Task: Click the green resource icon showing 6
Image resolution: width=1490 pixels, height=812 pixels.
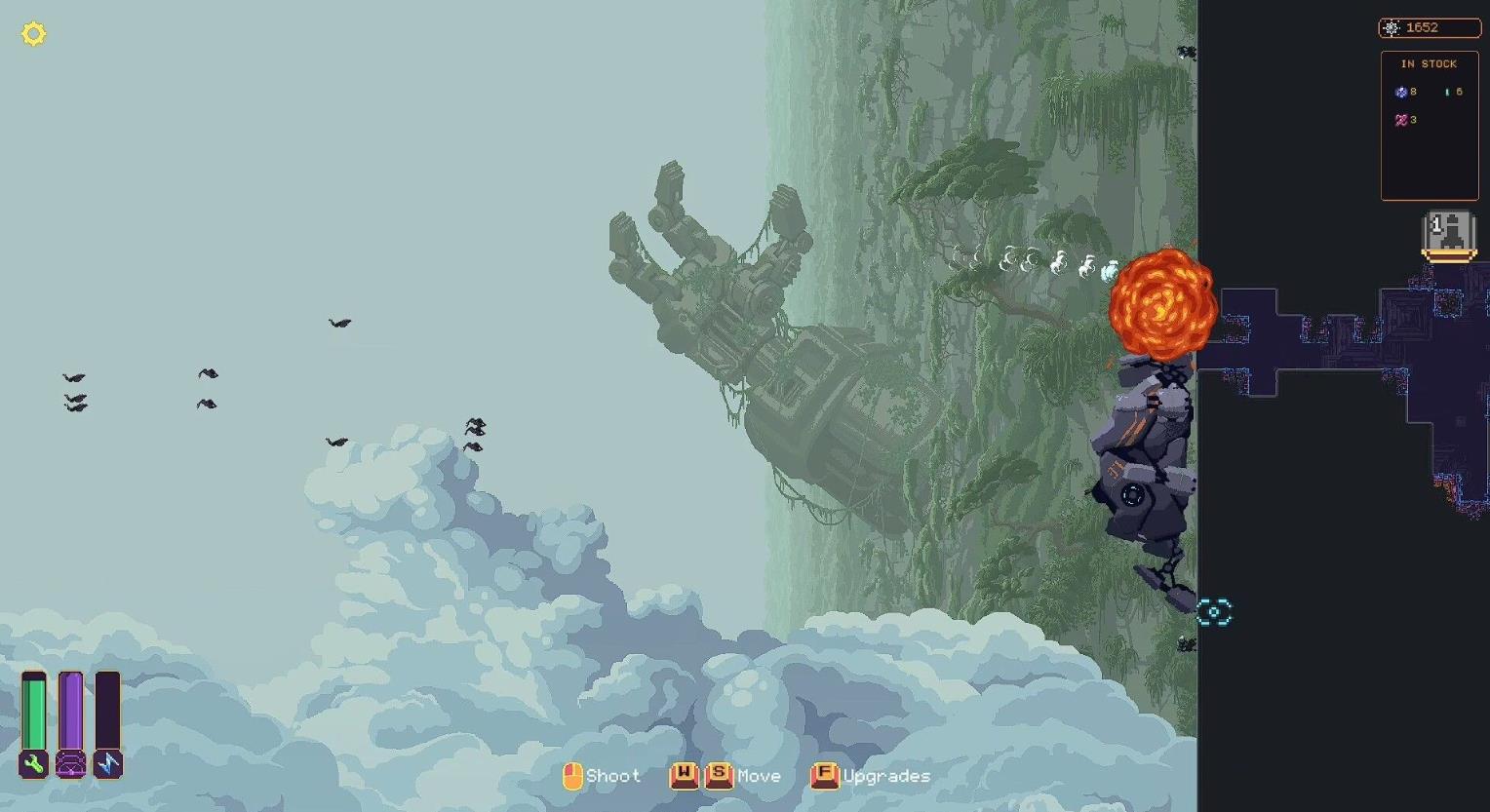Action: tap(1449, 92)
